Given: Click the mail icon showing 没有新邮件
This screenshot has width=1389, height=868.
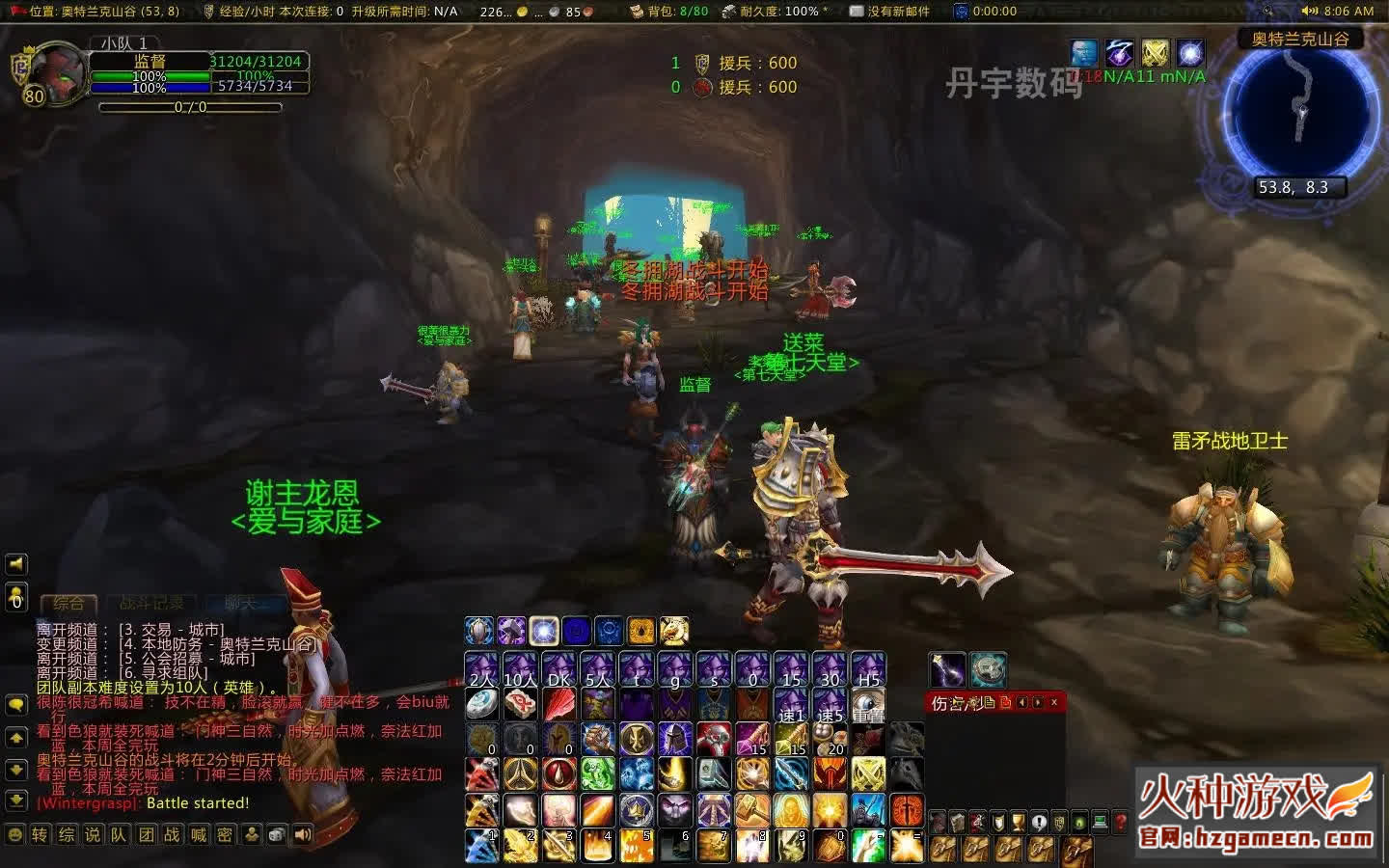Looking at the screenshot, I should point(855,13).
